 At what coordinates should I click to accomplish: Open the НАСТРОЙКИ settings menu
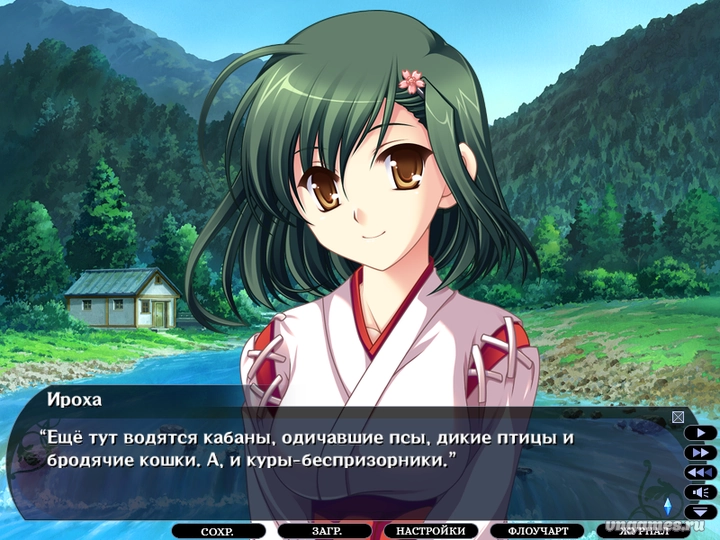coord(430,531)
